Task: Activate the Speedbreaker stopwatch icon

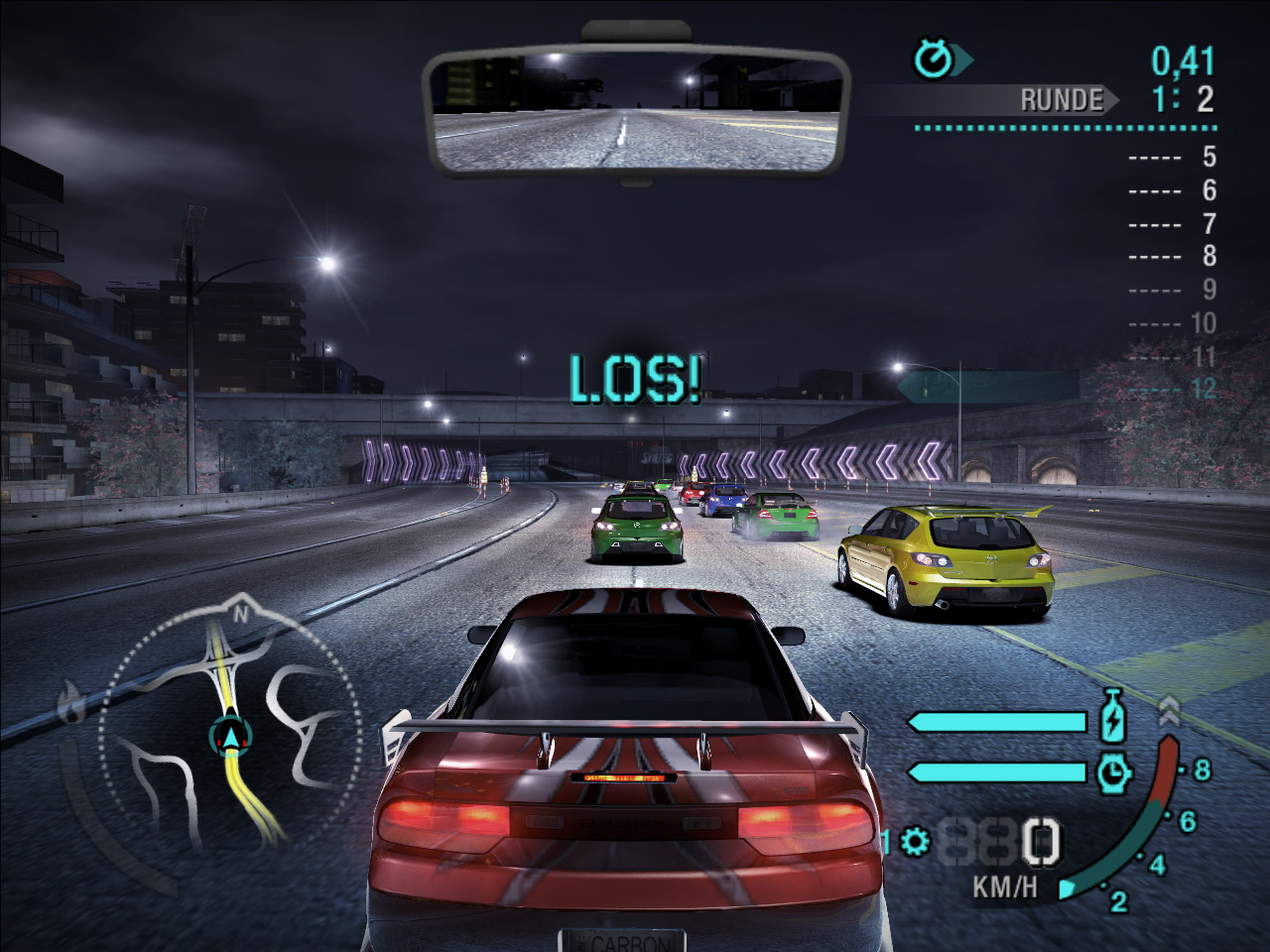Action: [x=1115, y=772]
